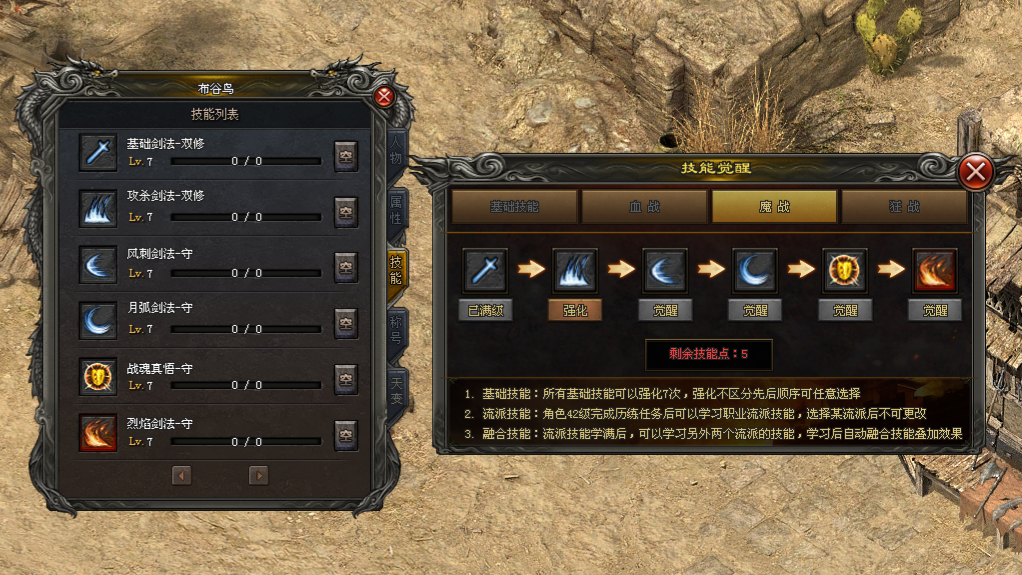Screen dimensions: 1022x575
Task: Close the 技能觉醒 awakening window
Action: pos(974,173)
